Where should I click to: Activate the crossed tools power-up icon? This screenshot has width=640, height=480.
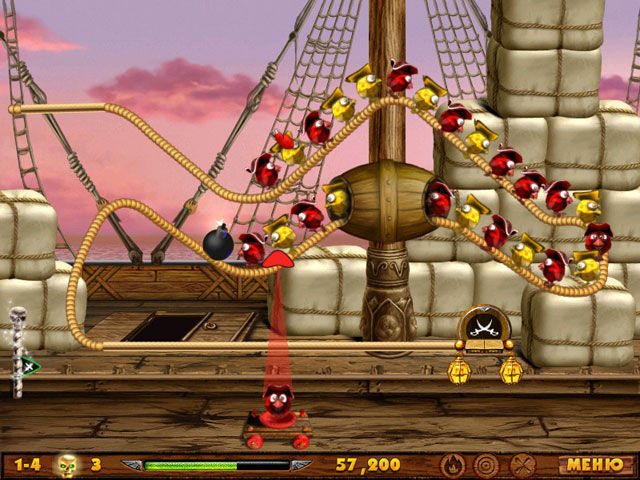point(522,465)
